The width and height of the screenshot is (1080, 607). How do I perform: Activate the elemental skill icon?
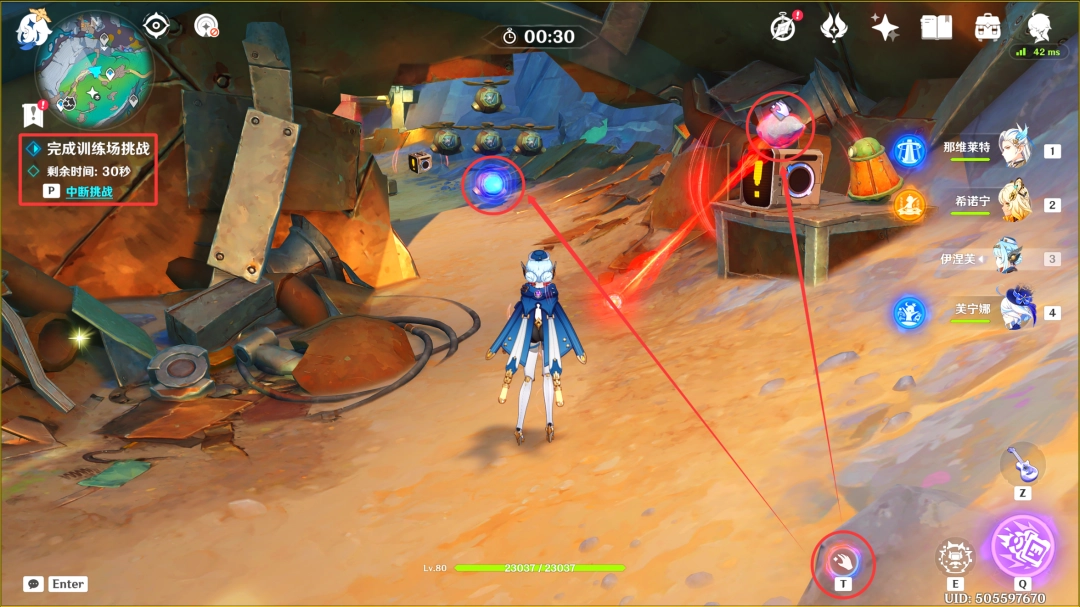coord(955,557)
